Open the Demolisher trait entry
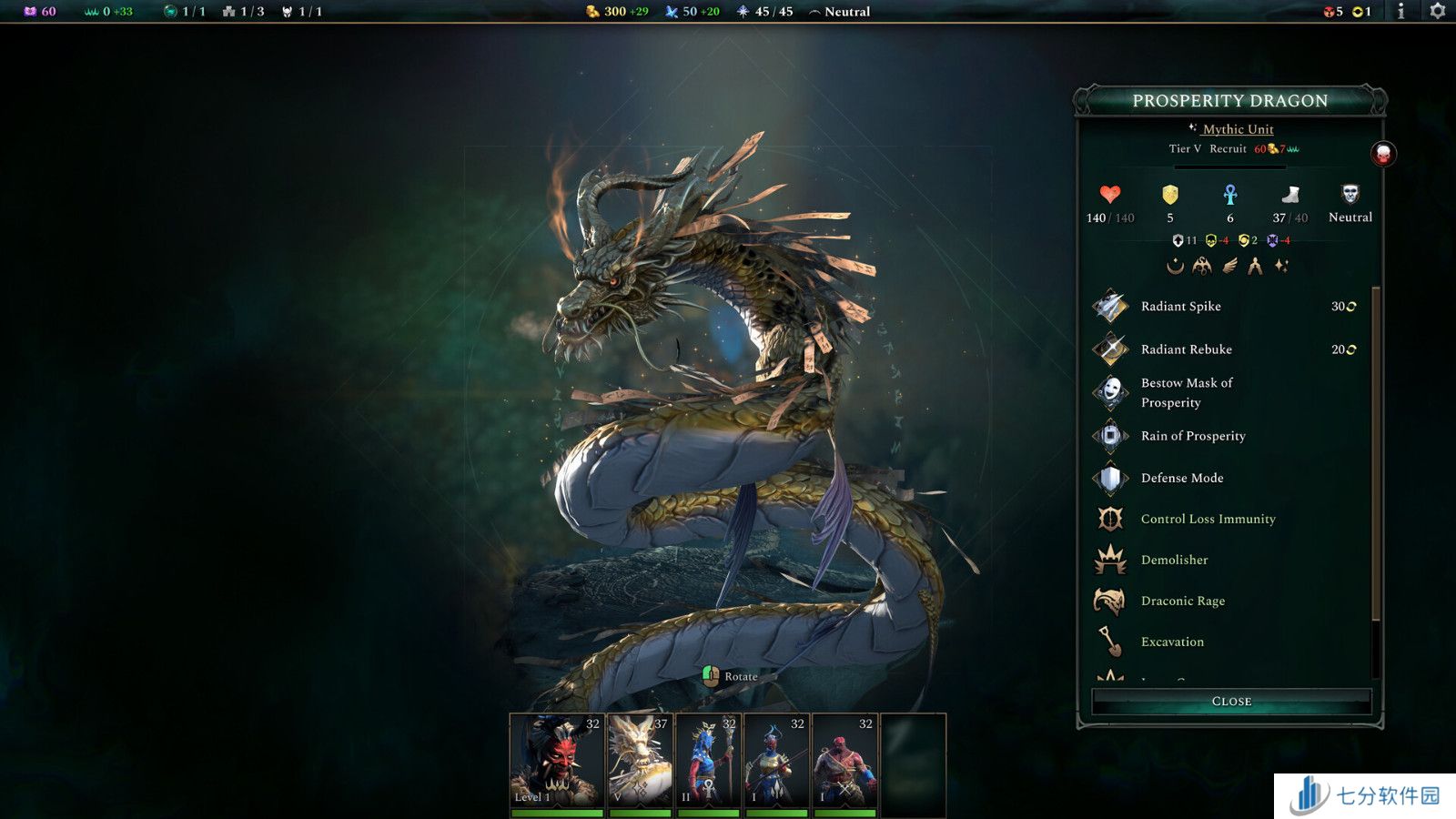Image resolution: width=1456 pixels, height=819 pixels. 1174,560
